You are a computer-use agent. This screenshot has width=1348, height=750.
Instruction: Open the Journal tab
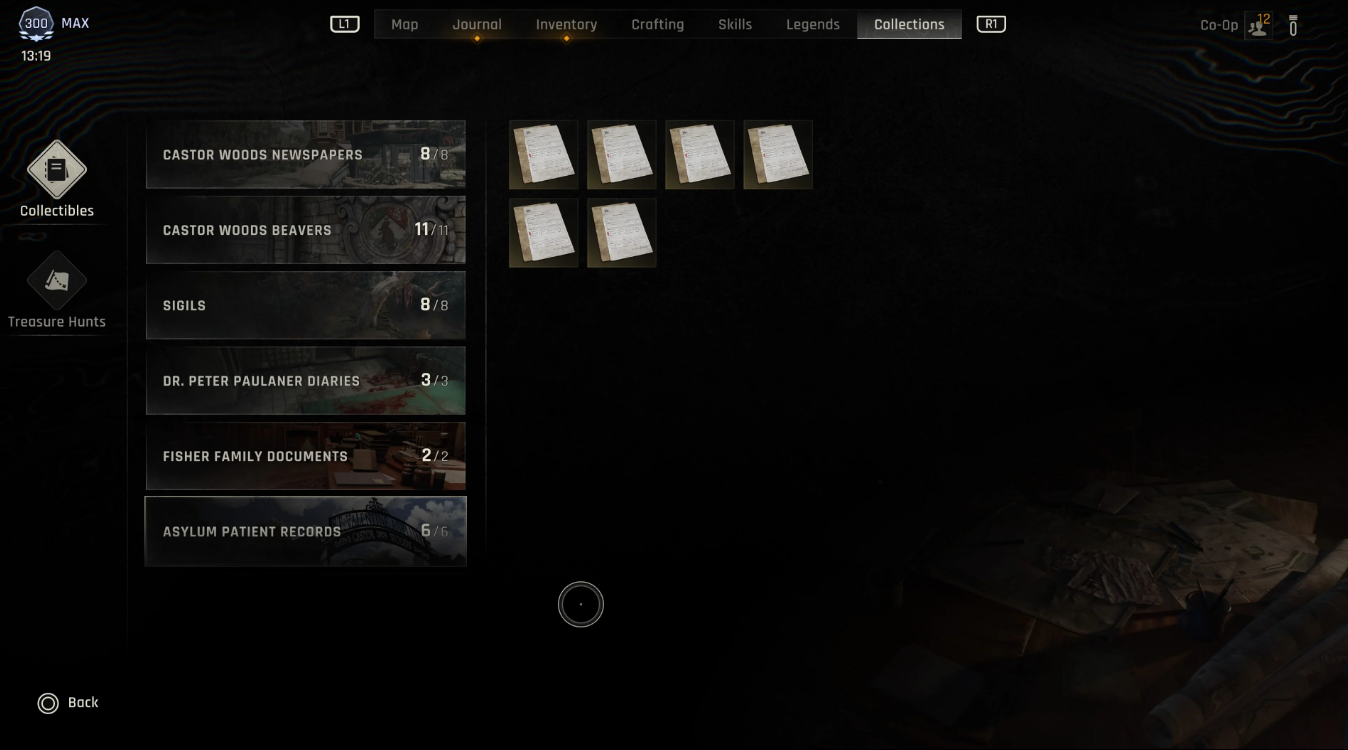(477, 24)
